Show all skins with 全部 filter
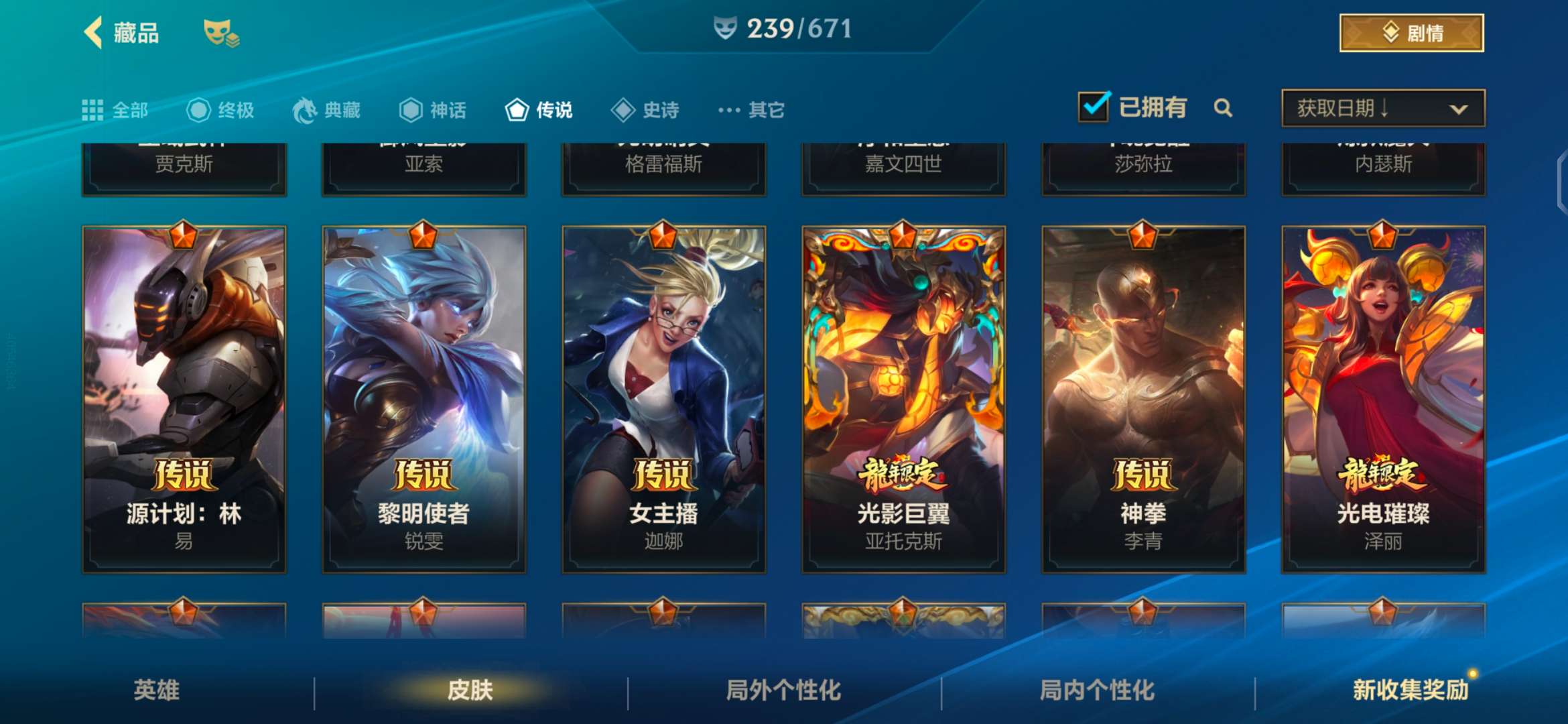Viewport: 1568px width, 724px height. tap(115, 110)
